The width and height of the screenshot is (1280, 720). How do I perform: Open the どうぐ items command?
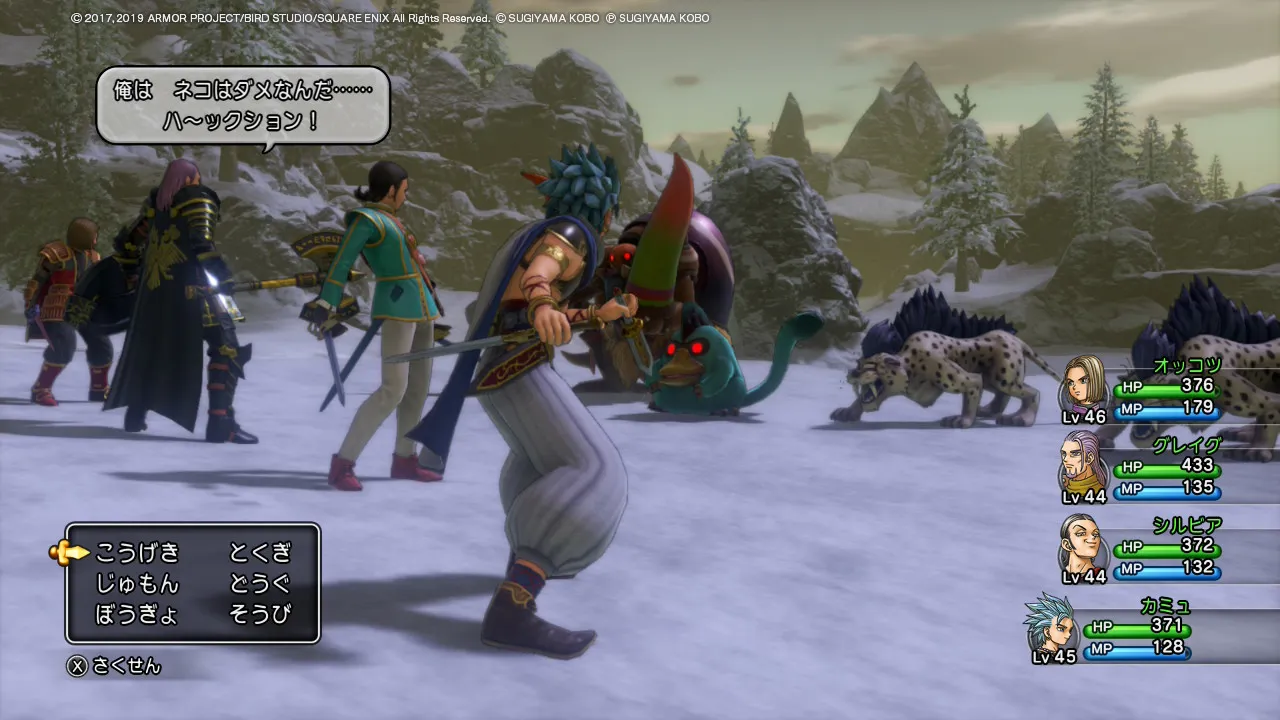[x=260, y=583]
